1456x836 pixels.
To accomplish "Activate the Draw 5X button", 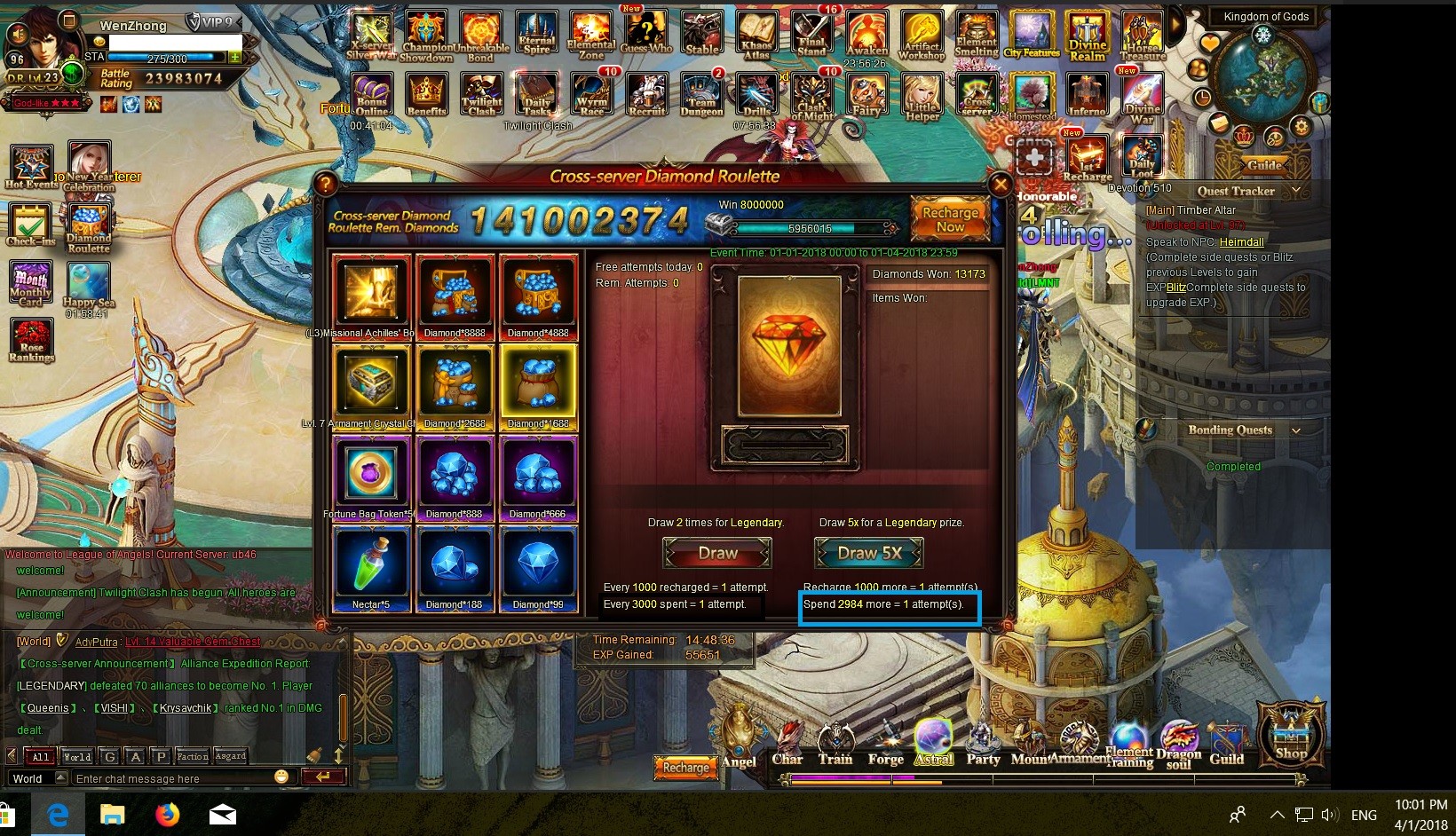I will tap(869, 554).
